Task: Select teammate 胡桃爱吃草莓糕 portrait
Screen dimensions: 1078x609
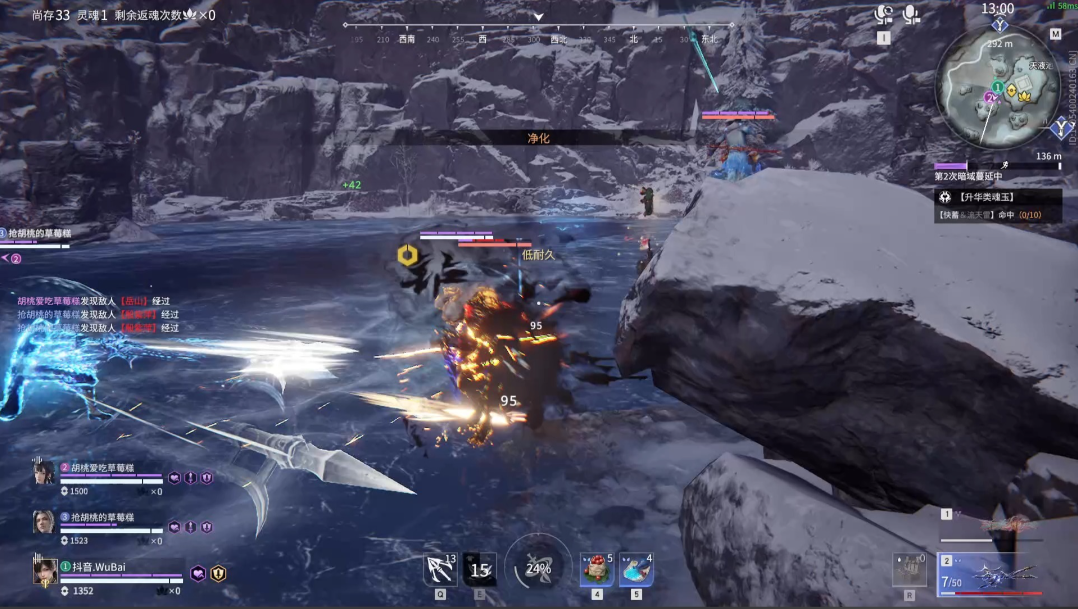Action: pyautogui.click(x=42, y=473)
